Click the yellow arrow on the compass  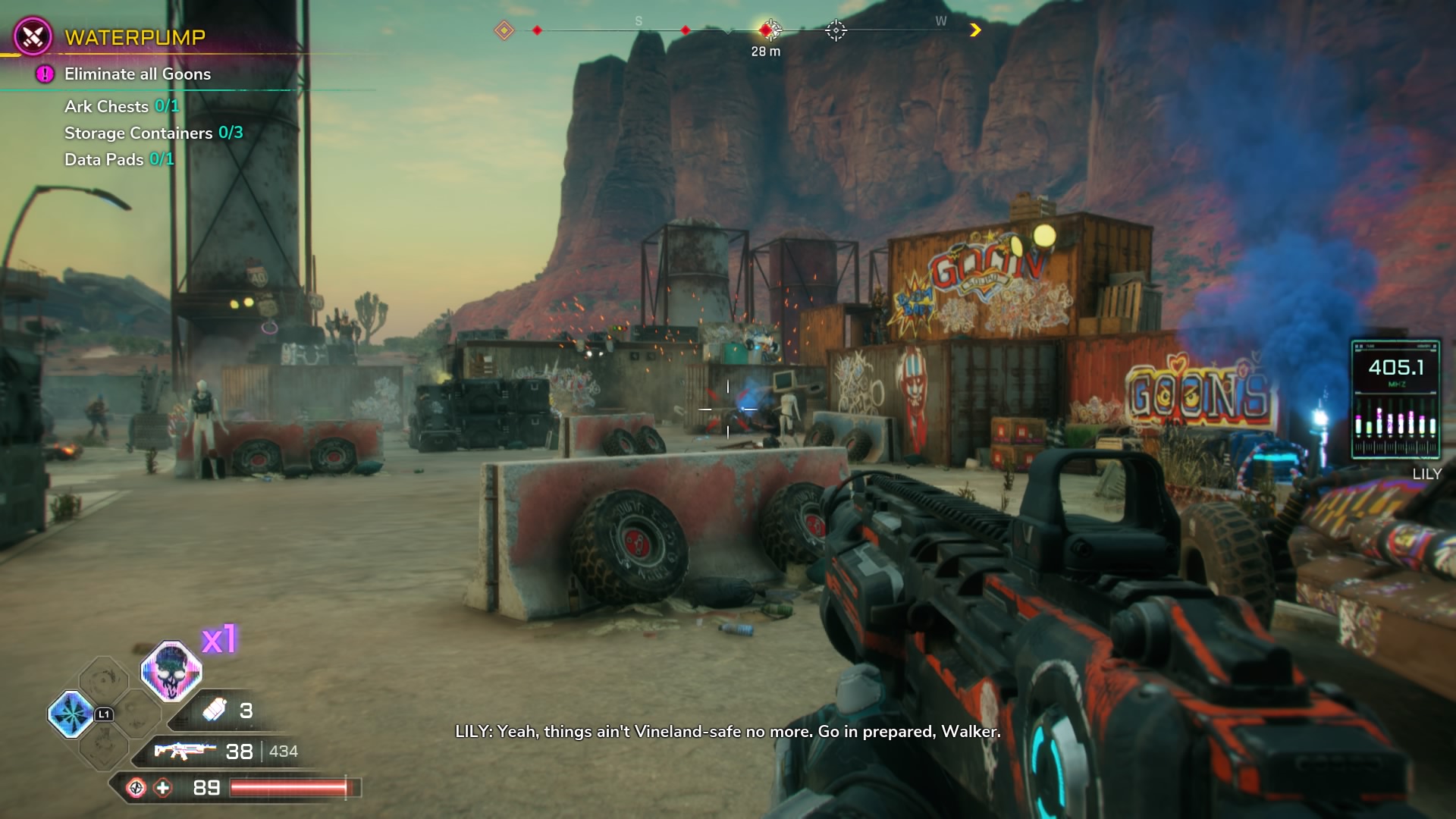tap(975, 30)
